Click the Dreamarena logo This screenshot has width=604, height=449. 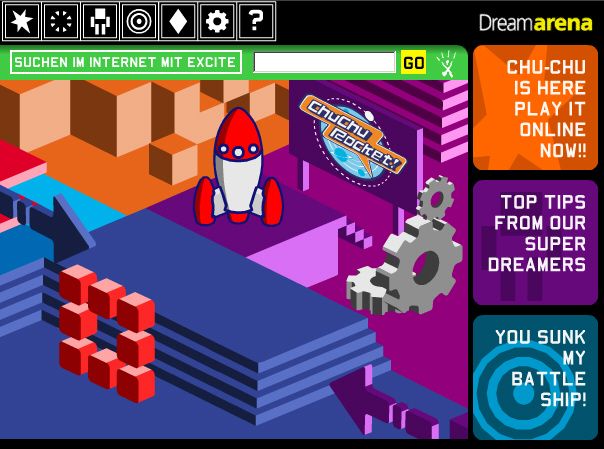click(535, 22)
